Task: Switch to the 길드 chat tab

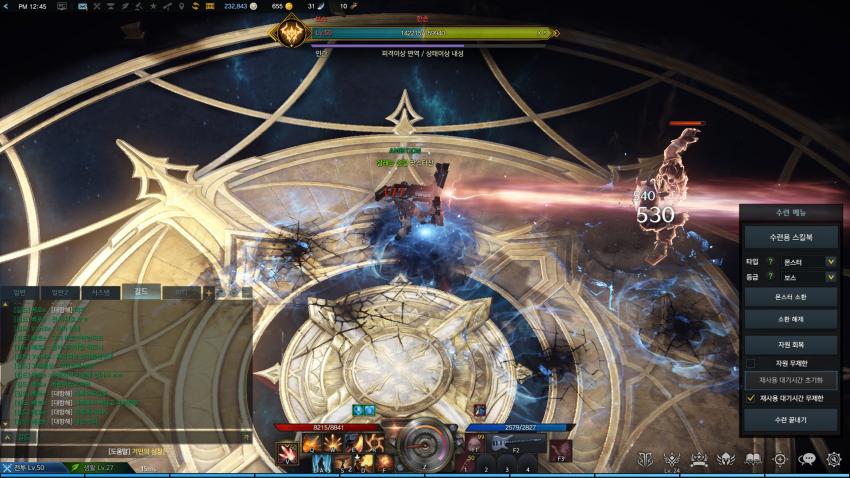Action: (140, 292)
